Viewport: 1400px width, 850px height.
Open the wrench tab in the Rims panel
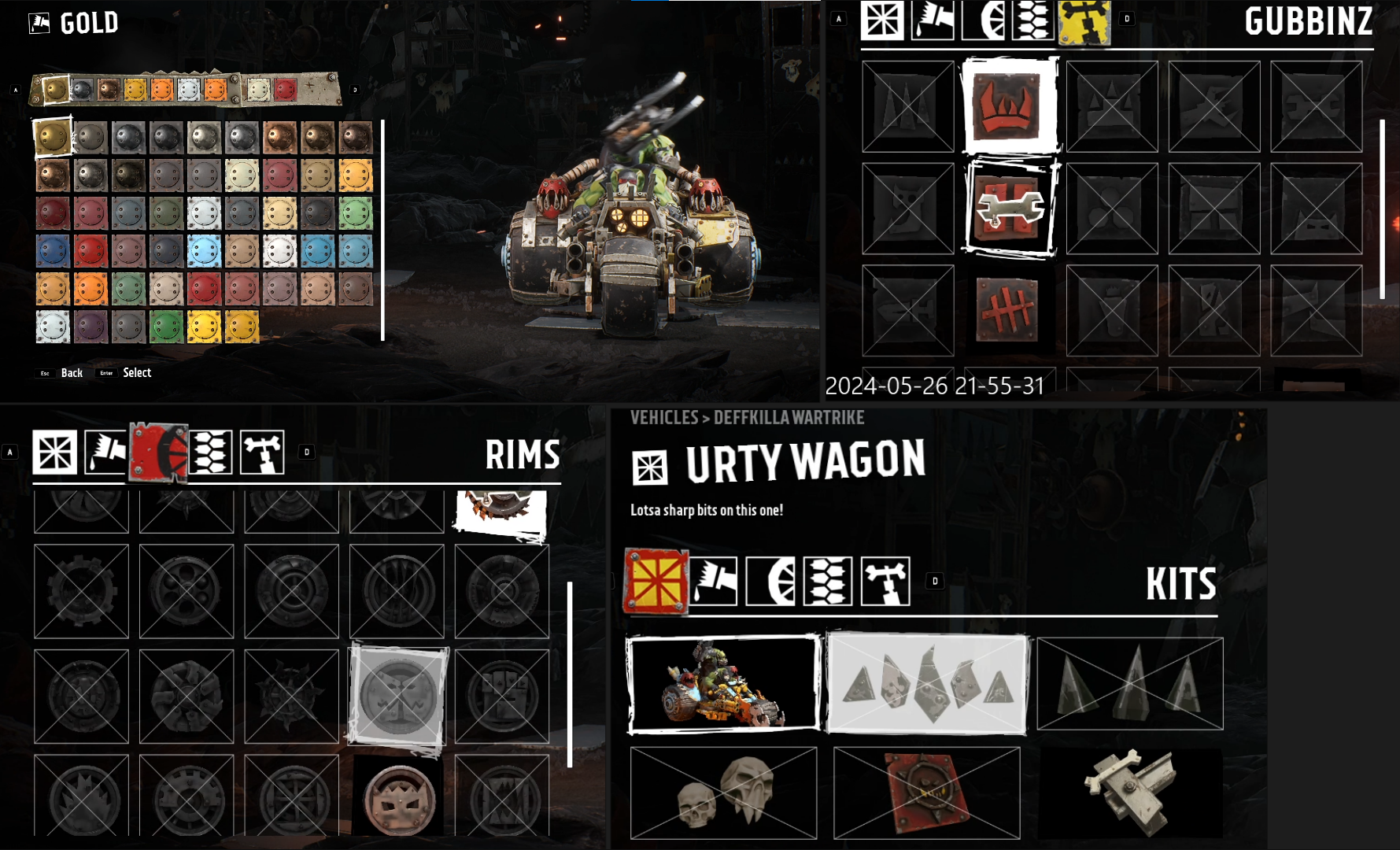tap(262, 453)
